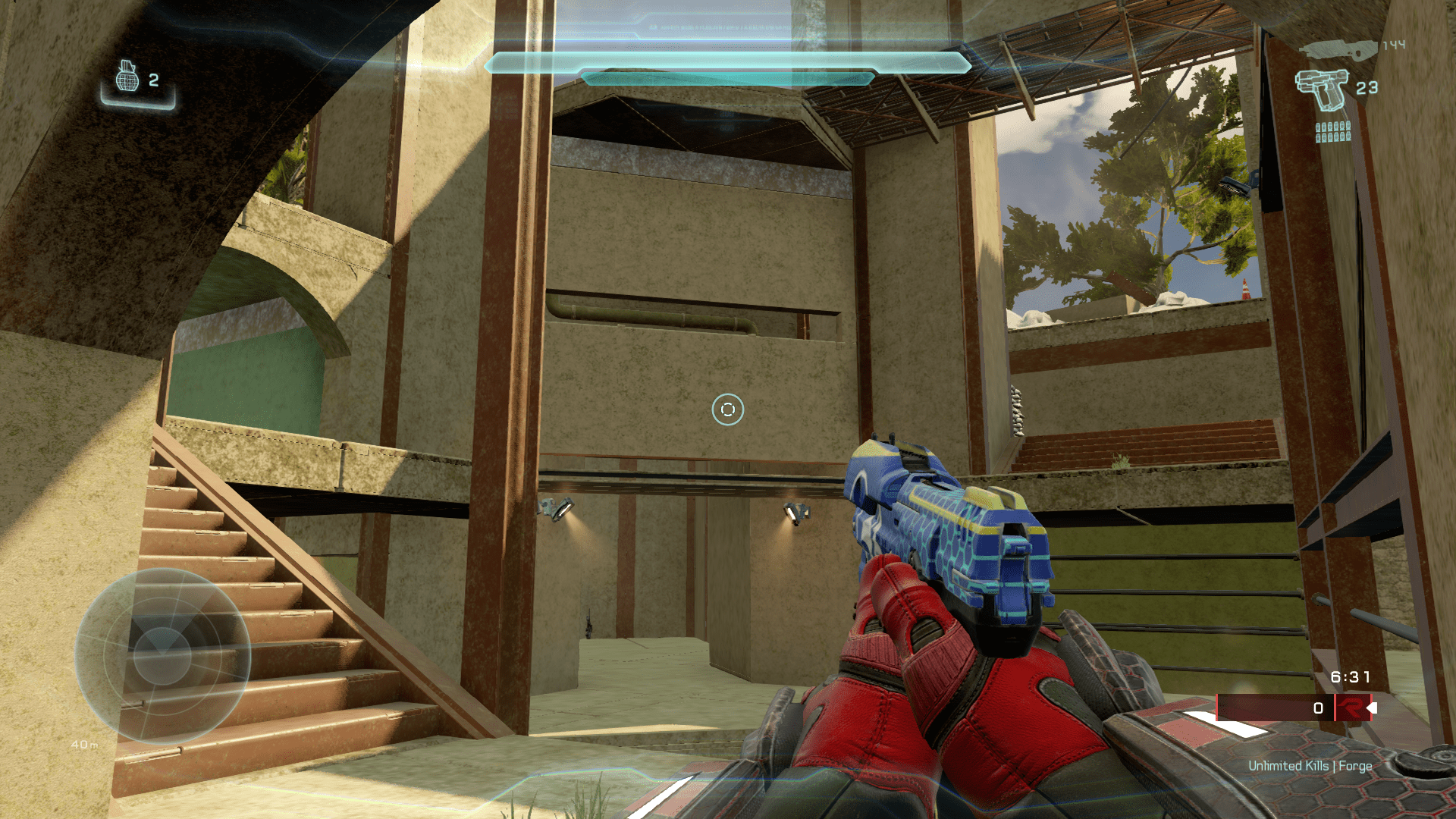Click the red team emblem

click(1349, 708)
